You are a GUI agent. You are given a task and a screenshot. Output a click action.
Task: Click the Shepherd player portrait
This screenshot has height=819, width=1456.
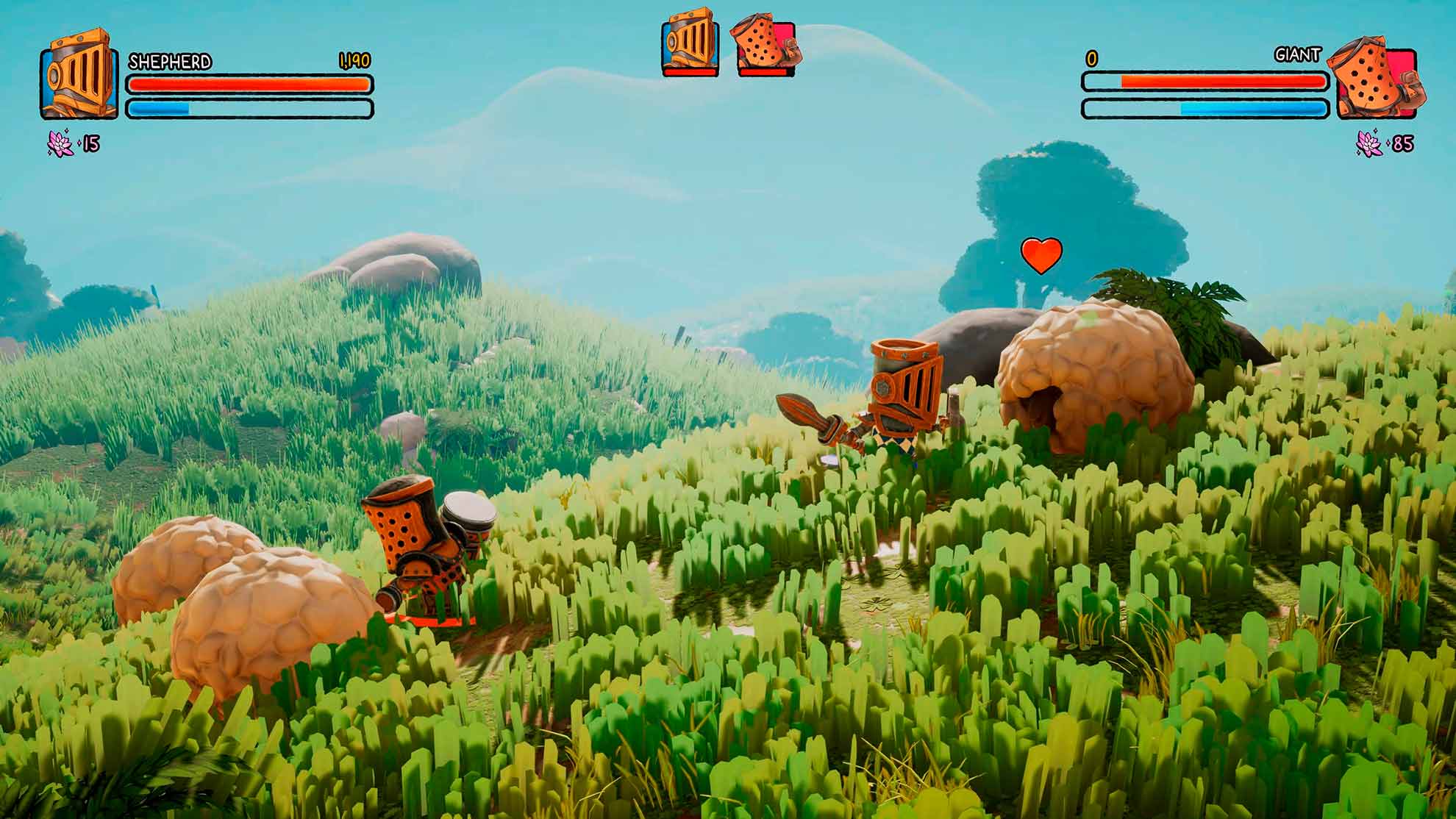tap(79, 74)
